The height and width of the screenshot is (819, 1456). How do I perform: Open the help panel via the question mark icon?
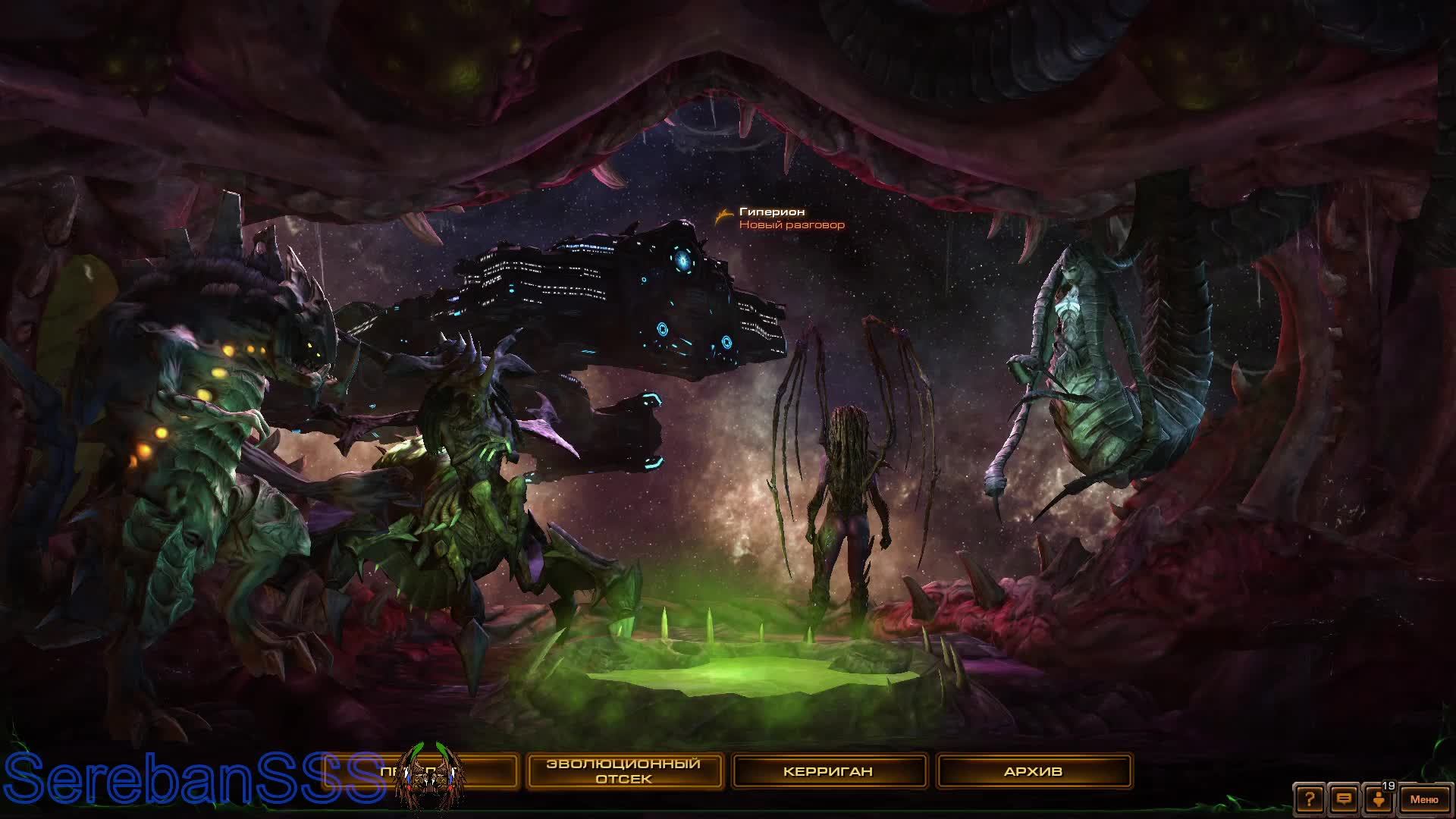click(1310, 799)
